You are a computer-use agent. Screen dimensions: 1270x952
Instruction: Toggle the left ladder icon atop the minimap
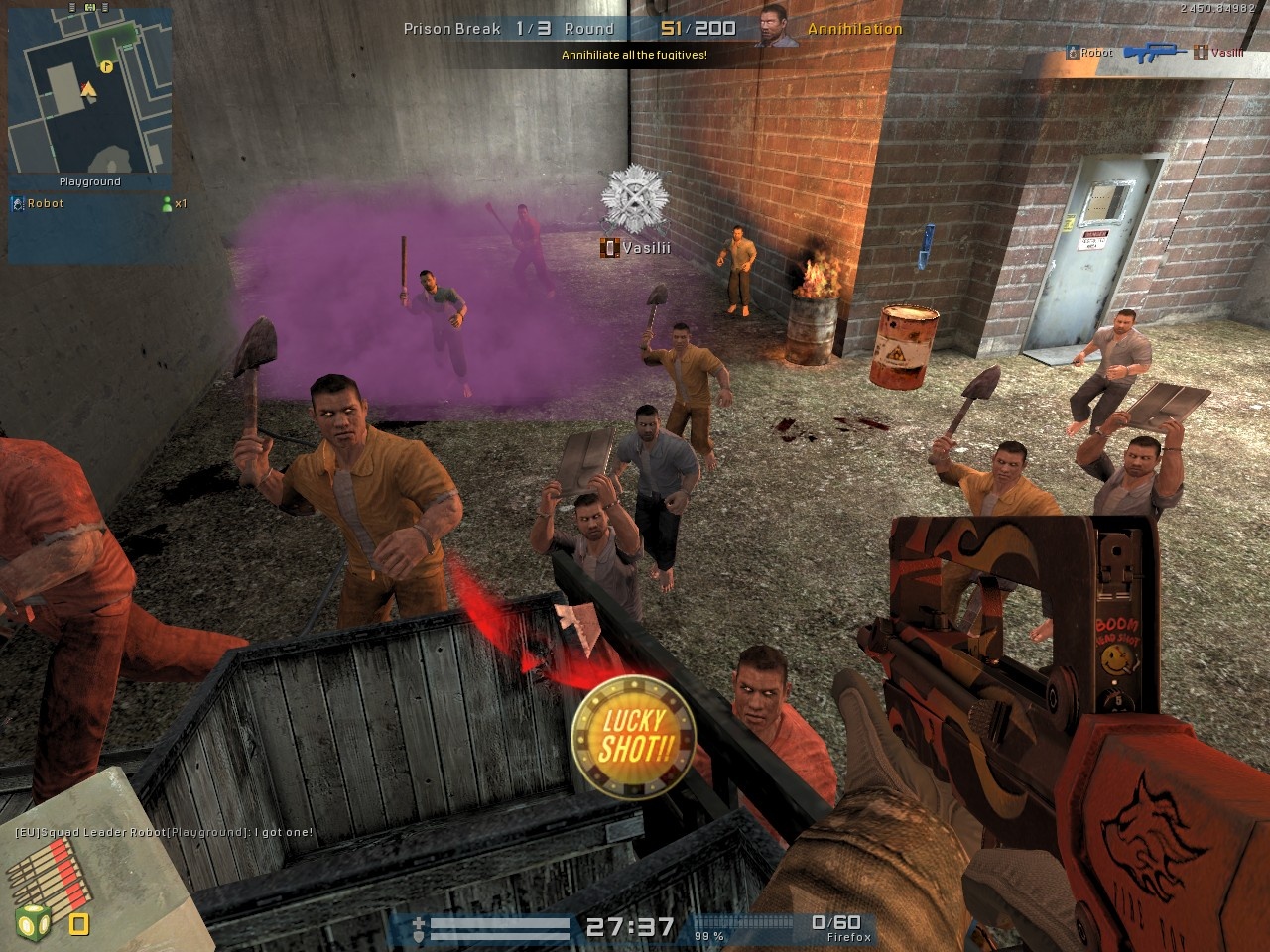[x=71, y=7]
